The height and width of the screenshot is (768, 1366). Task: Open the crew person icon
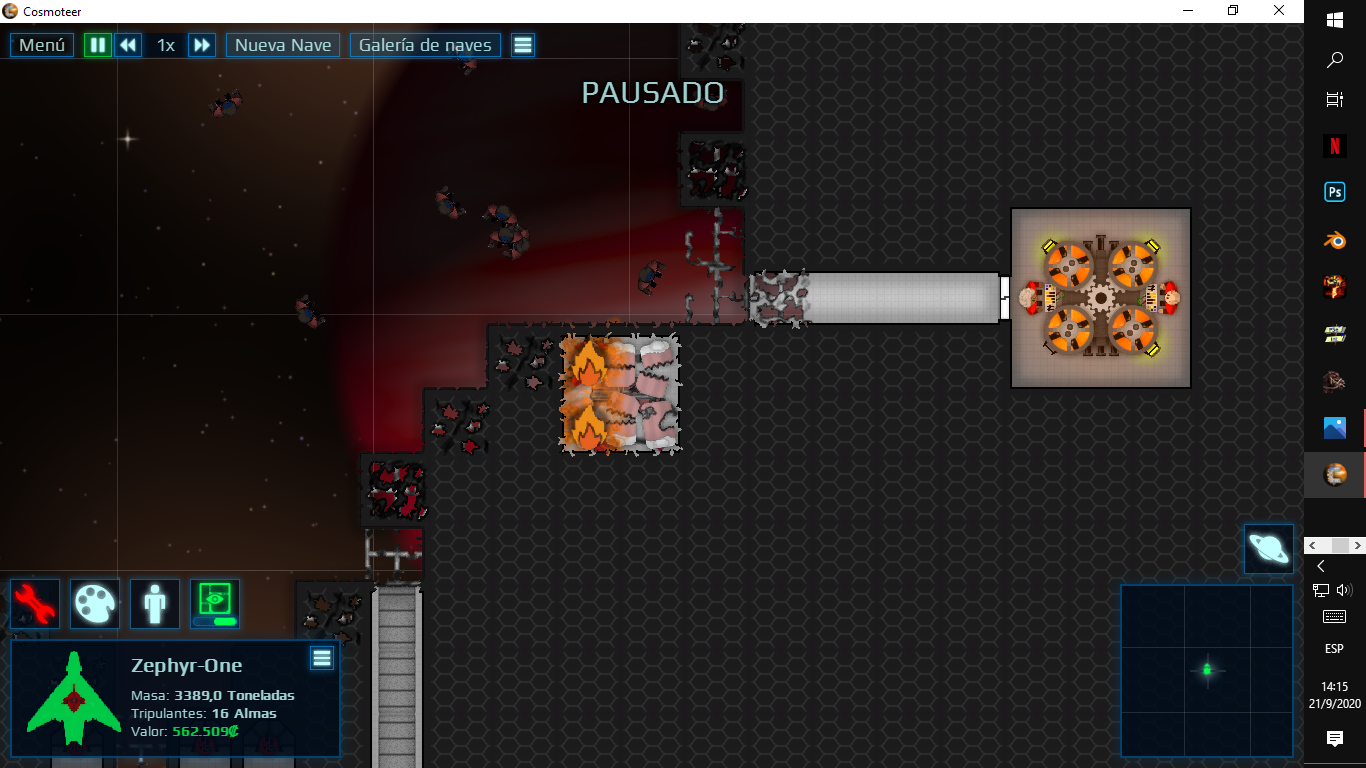pos(155,604)
